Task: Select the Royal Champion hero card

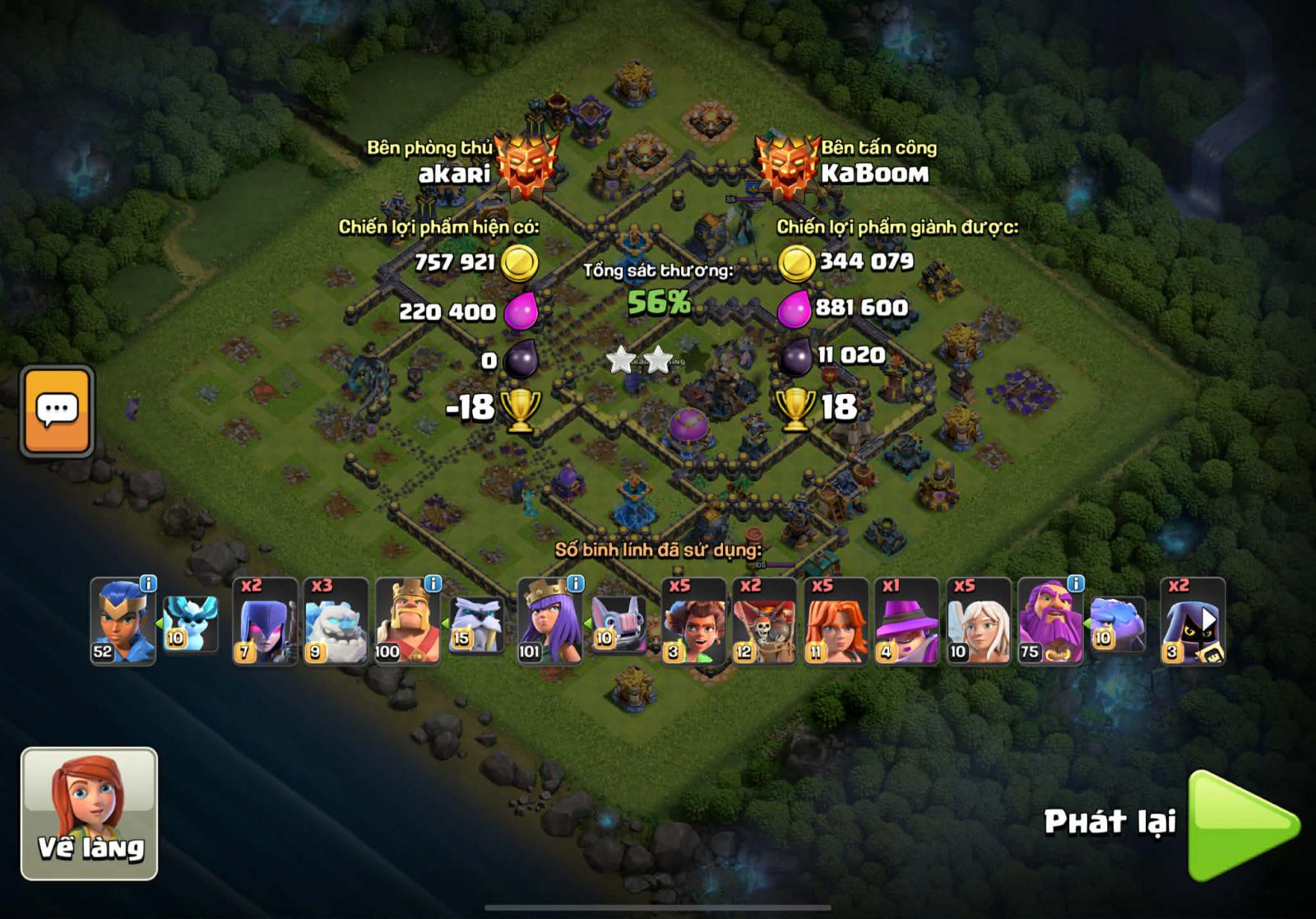Action: point(122,623)
